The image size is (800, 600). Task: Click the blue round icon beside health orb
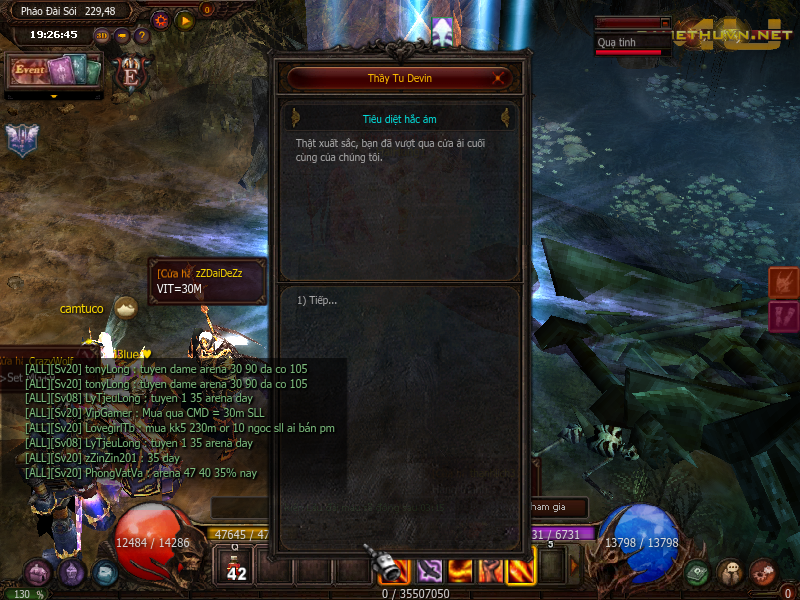tap(105, 573)
